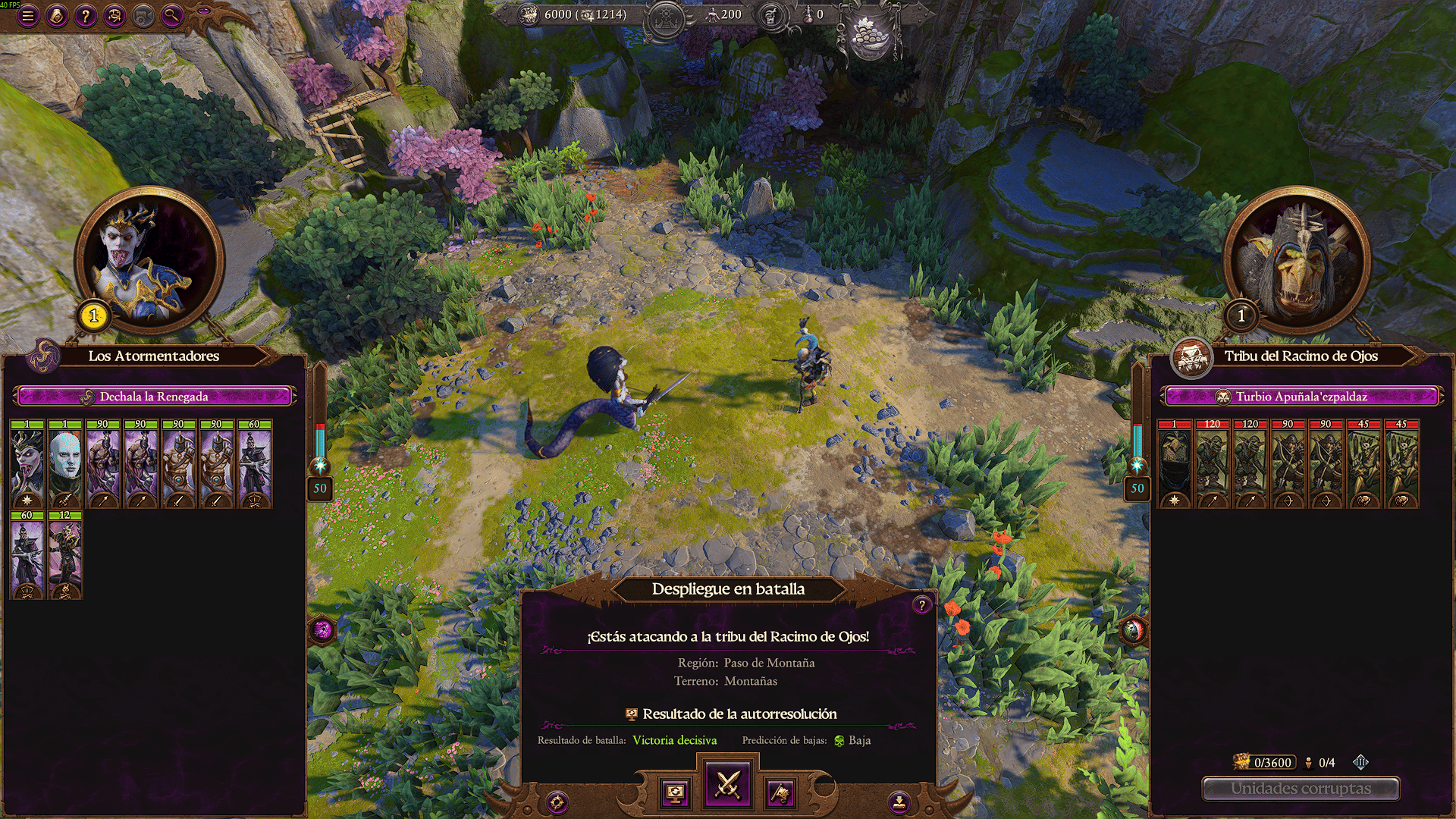Open the bowl of skulls icon at top
Screen dimensions: 1456x819
pos(868,36)
